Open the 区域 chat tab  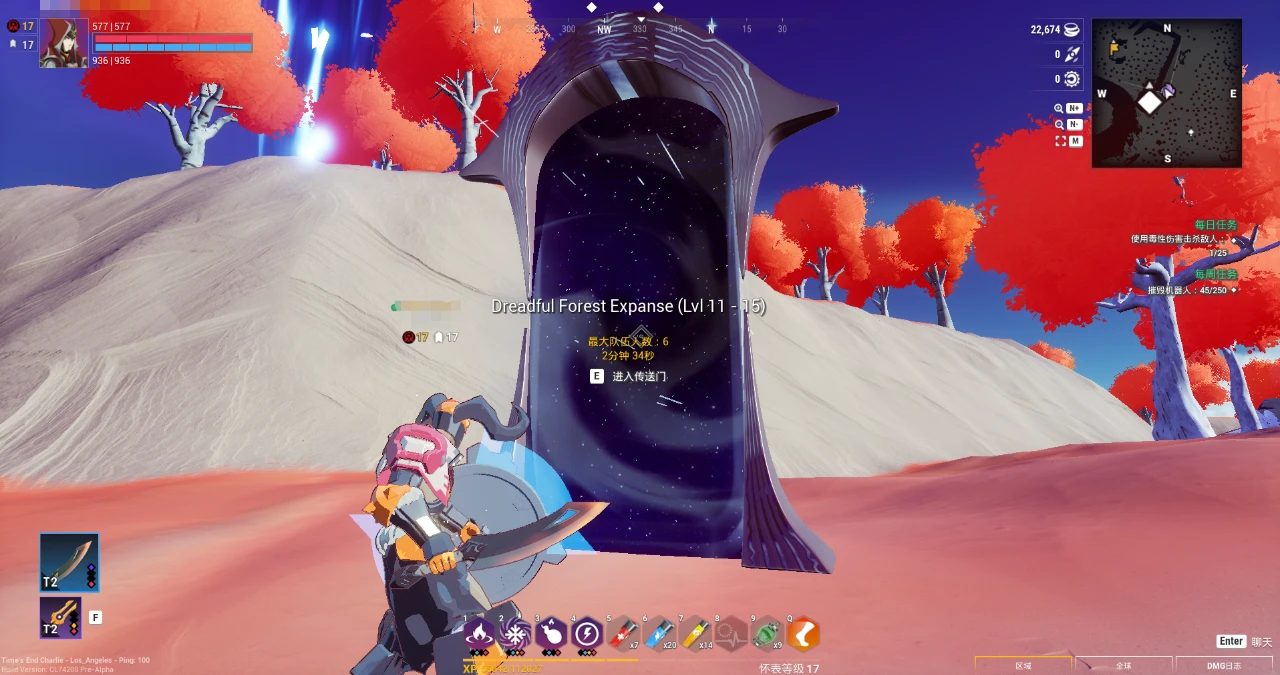tap(1022, 665)
